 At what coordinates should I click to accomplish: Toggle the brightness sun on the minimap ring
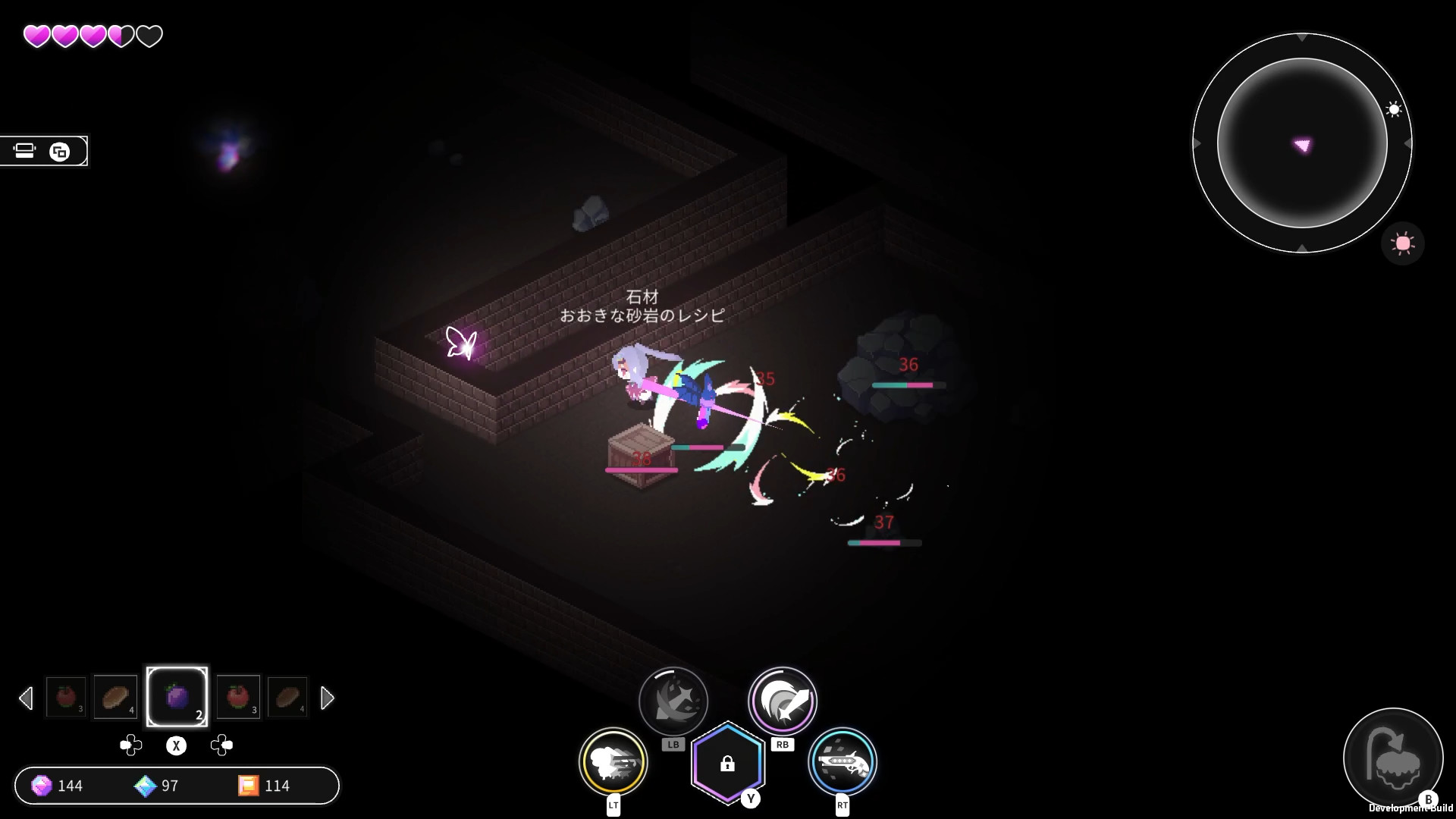pyautogui.click(x=1394, y=109)
